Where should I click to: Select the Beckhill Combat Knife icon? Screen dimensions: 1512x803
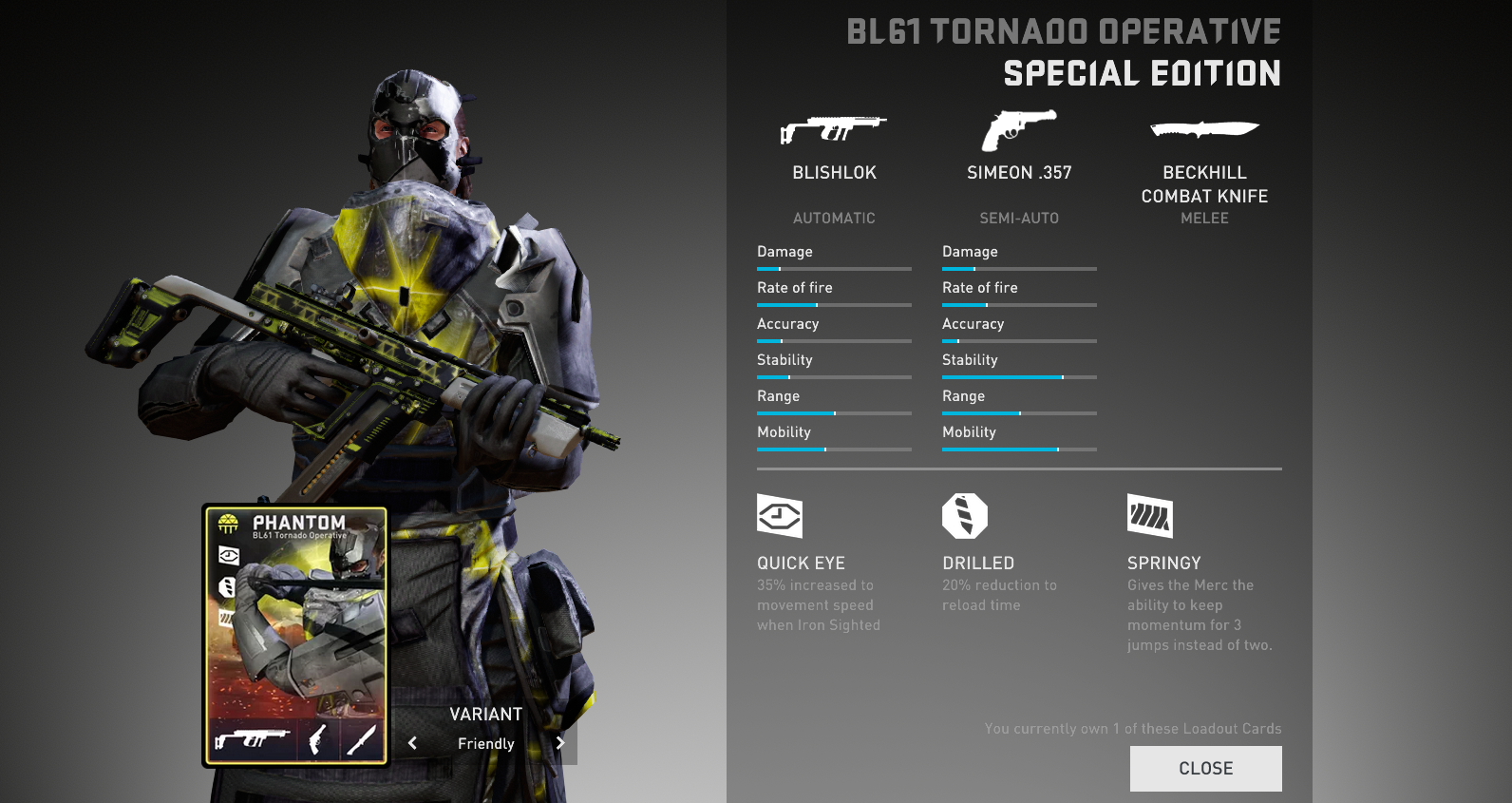(1204, 129)
